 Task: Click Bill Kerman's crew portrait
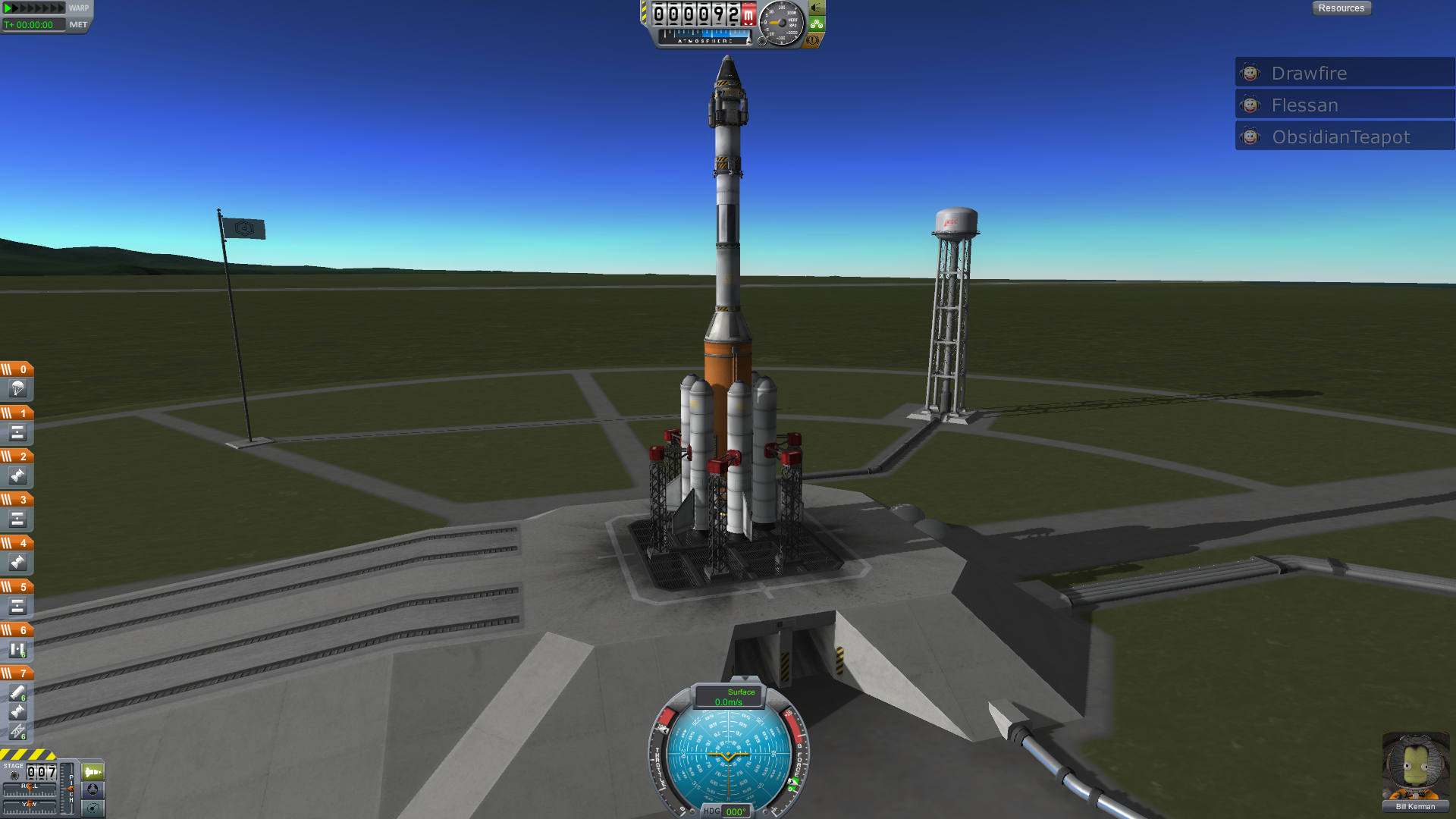[1415, 767]
